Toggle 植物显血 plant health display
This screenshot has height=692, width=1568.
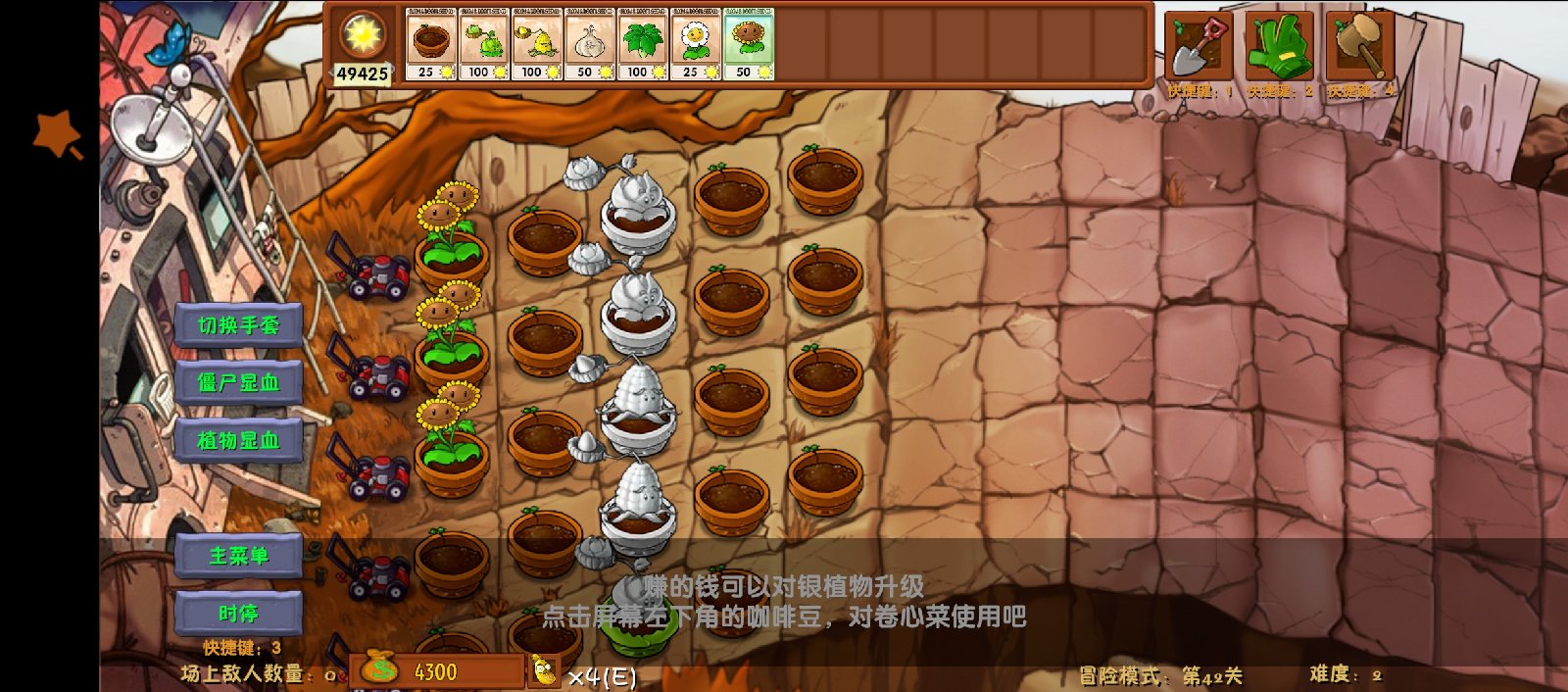click(238, 441)
